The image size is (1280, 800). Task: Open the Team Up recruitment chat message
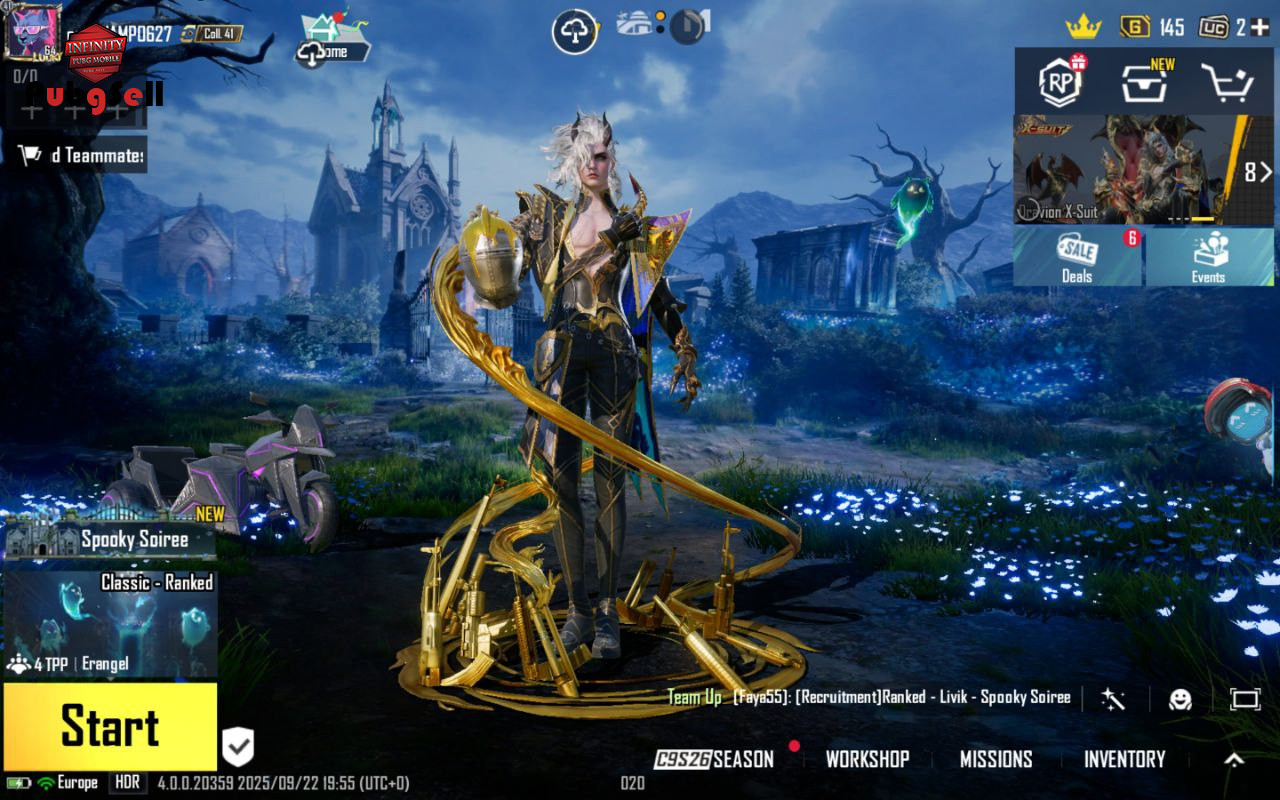(x=870, y=697)
